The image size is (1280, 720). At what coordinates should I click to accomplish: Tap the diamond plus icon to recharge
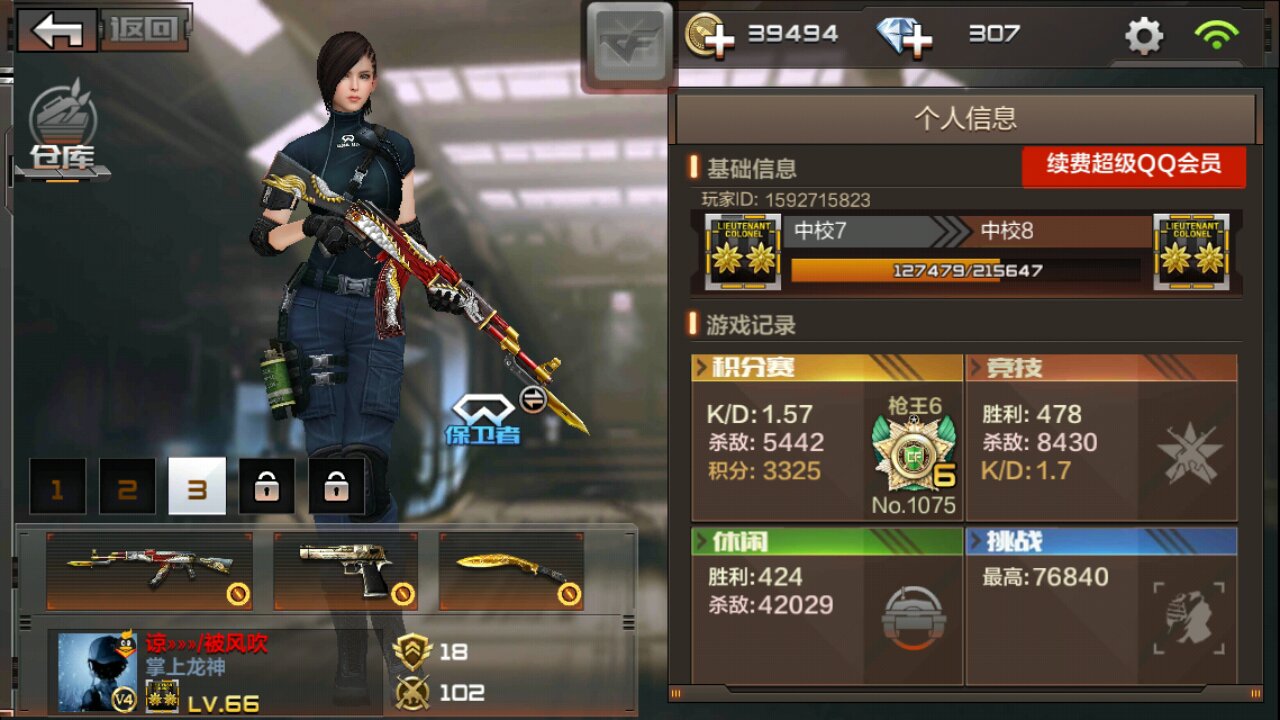pyautogui.click(x=905, y=33)
